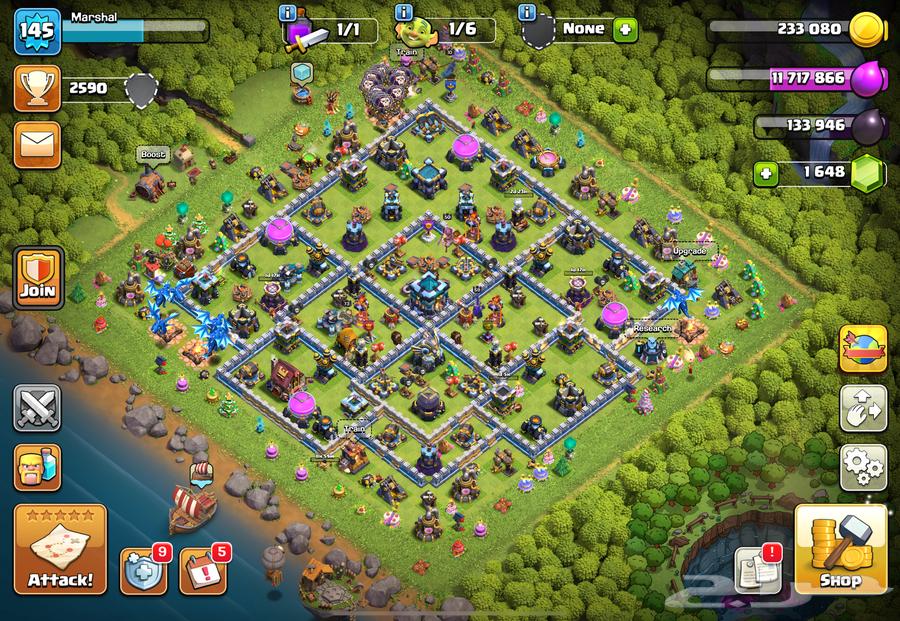Open the sword counter showing 1/1

(332, 31)
